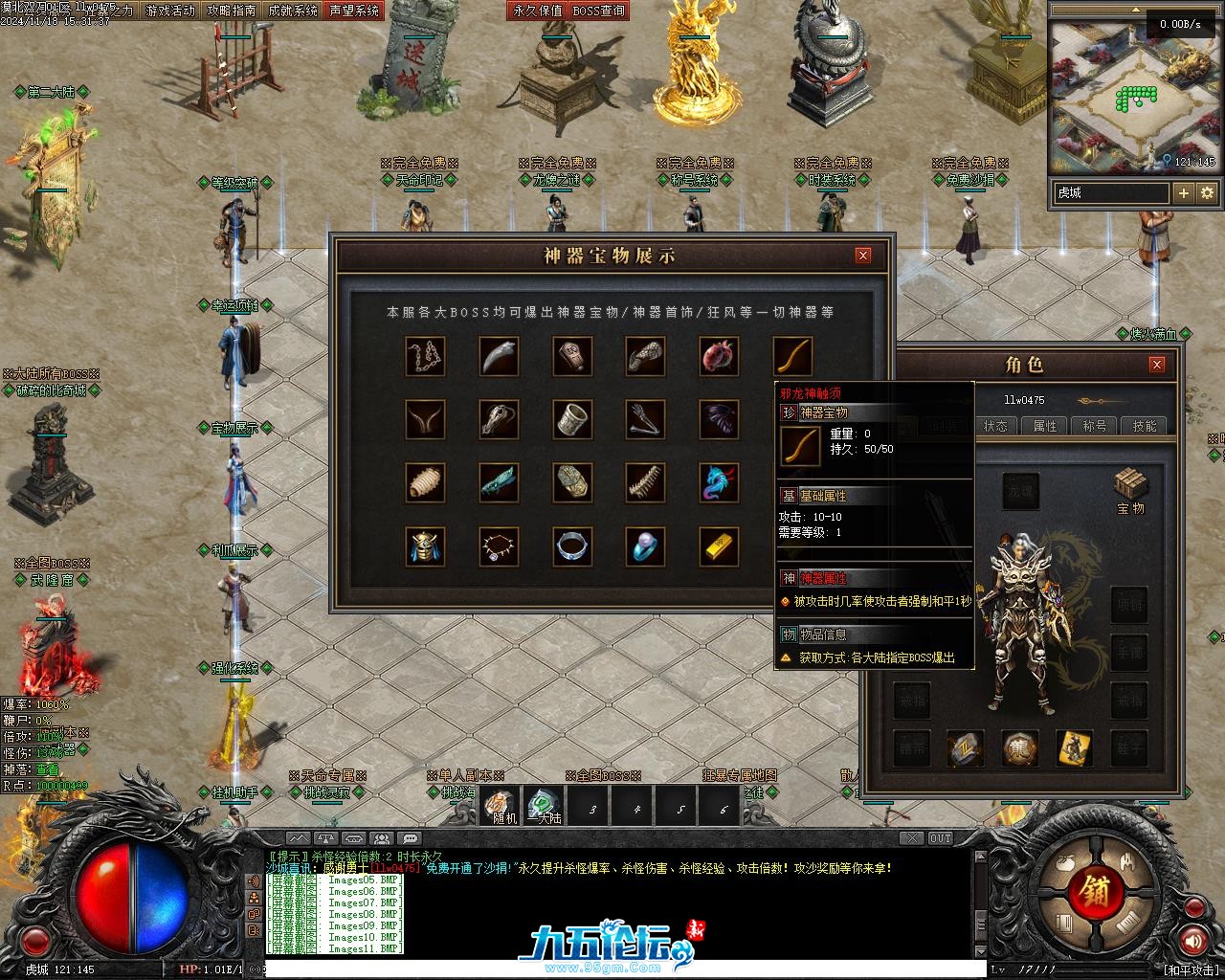Open the 成就系统 achievements menu
The height and width of the screenshot is (980, 1225).
[293, 11]
